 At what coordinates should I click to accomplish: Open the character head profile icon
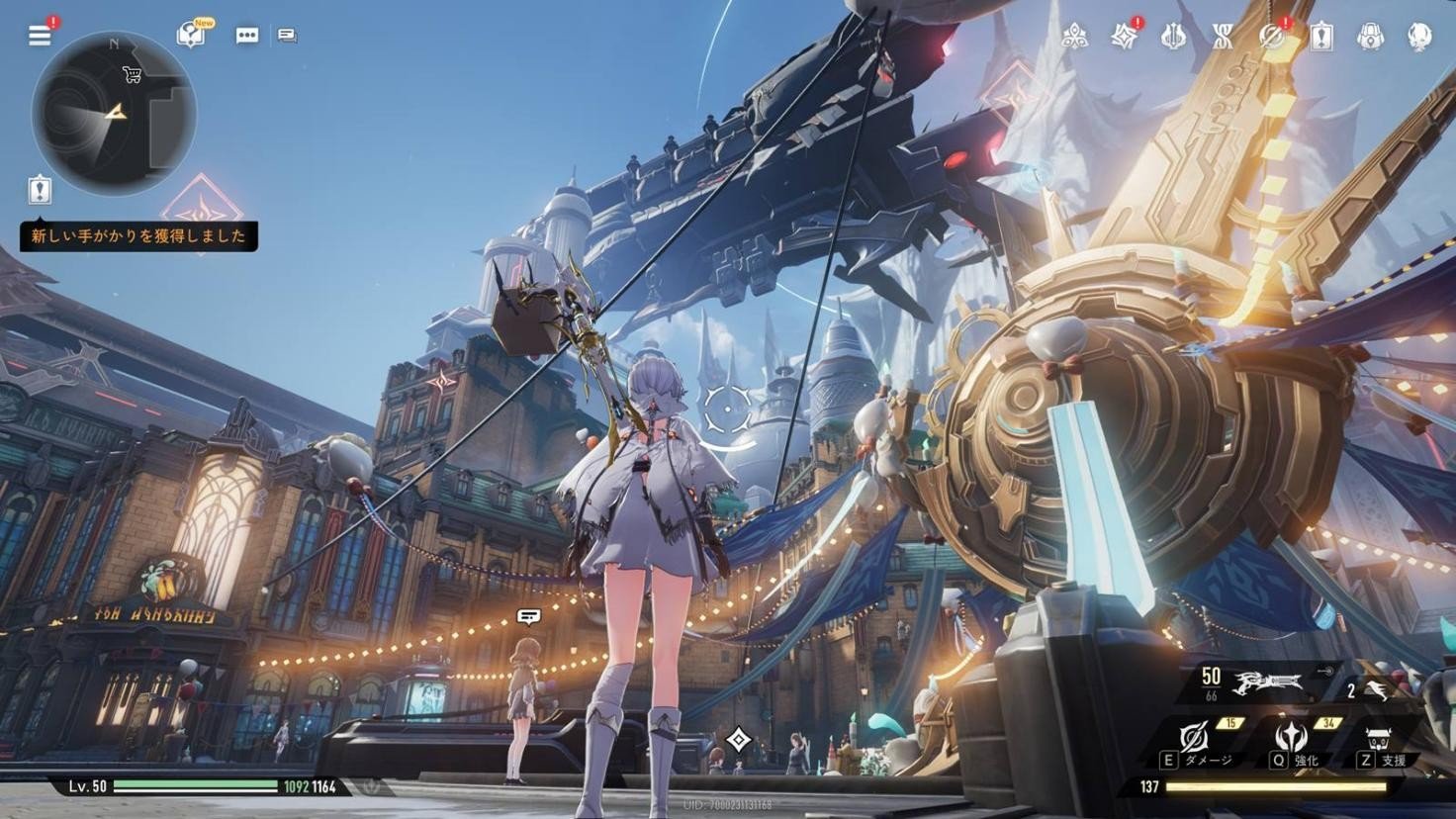pos(1419,37)
